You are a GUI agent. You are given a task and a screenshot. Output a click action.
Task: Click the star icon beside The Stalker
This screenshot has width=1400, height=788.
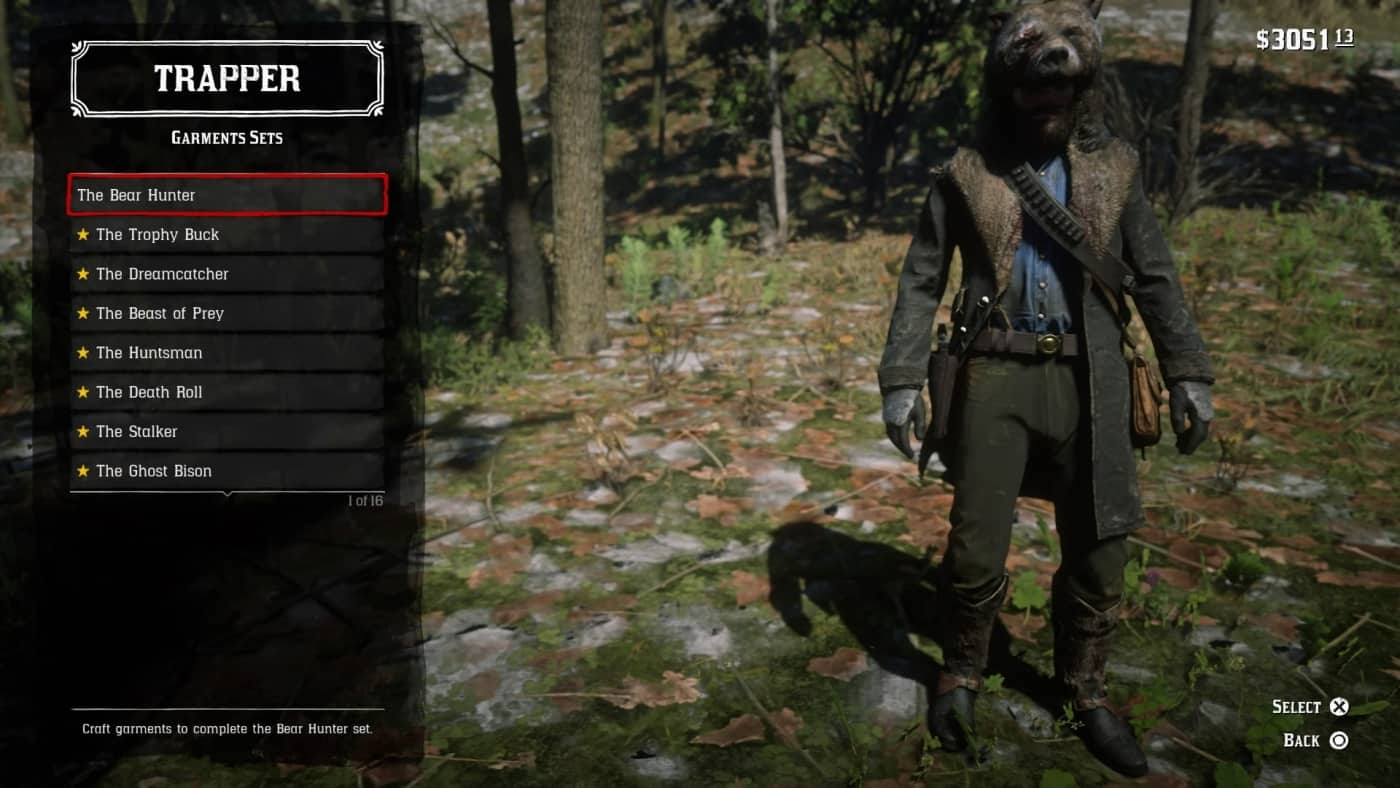click(83, 431)
